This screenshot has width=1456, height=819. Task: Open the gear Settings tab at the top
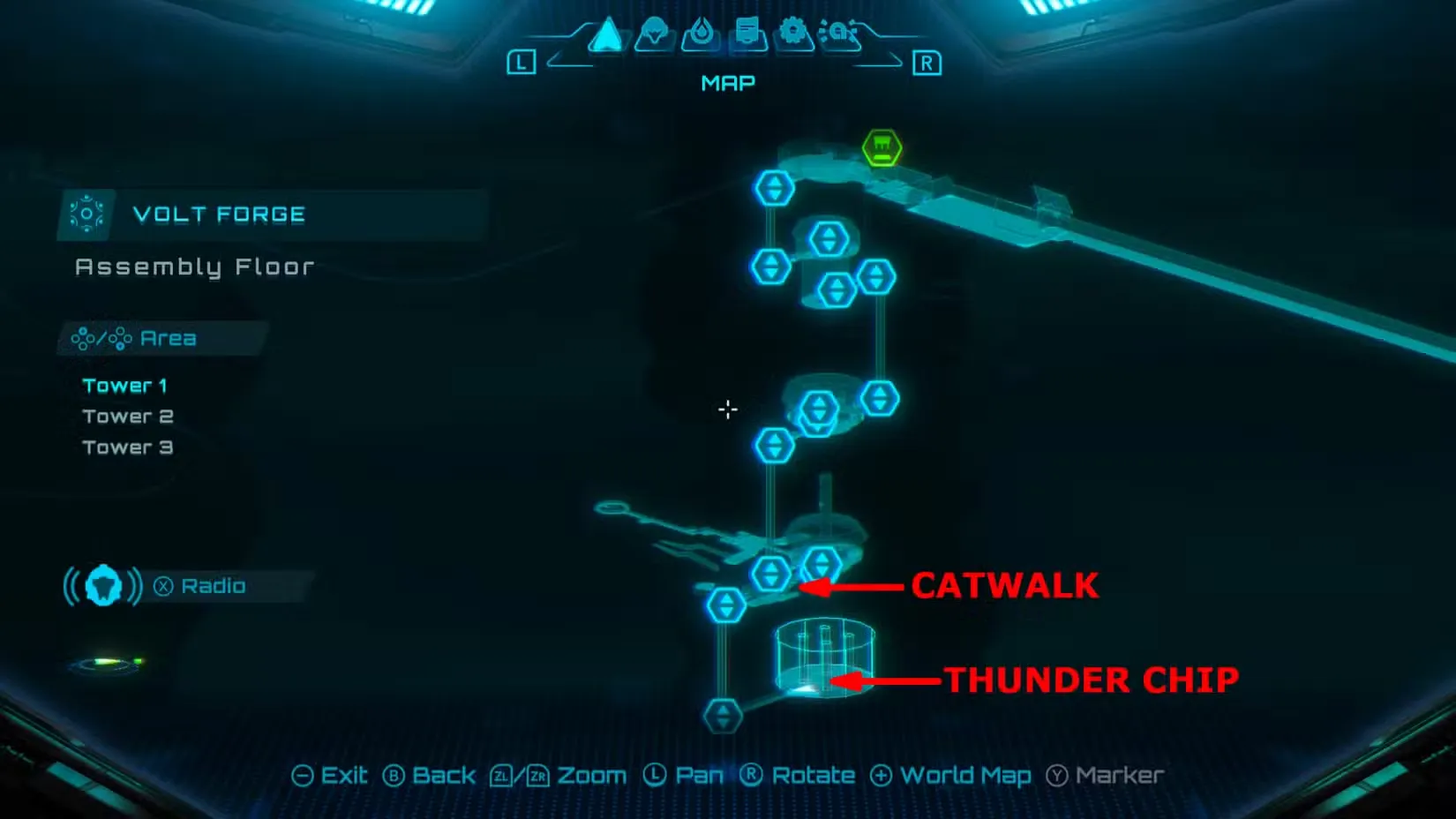click(793, 32)
